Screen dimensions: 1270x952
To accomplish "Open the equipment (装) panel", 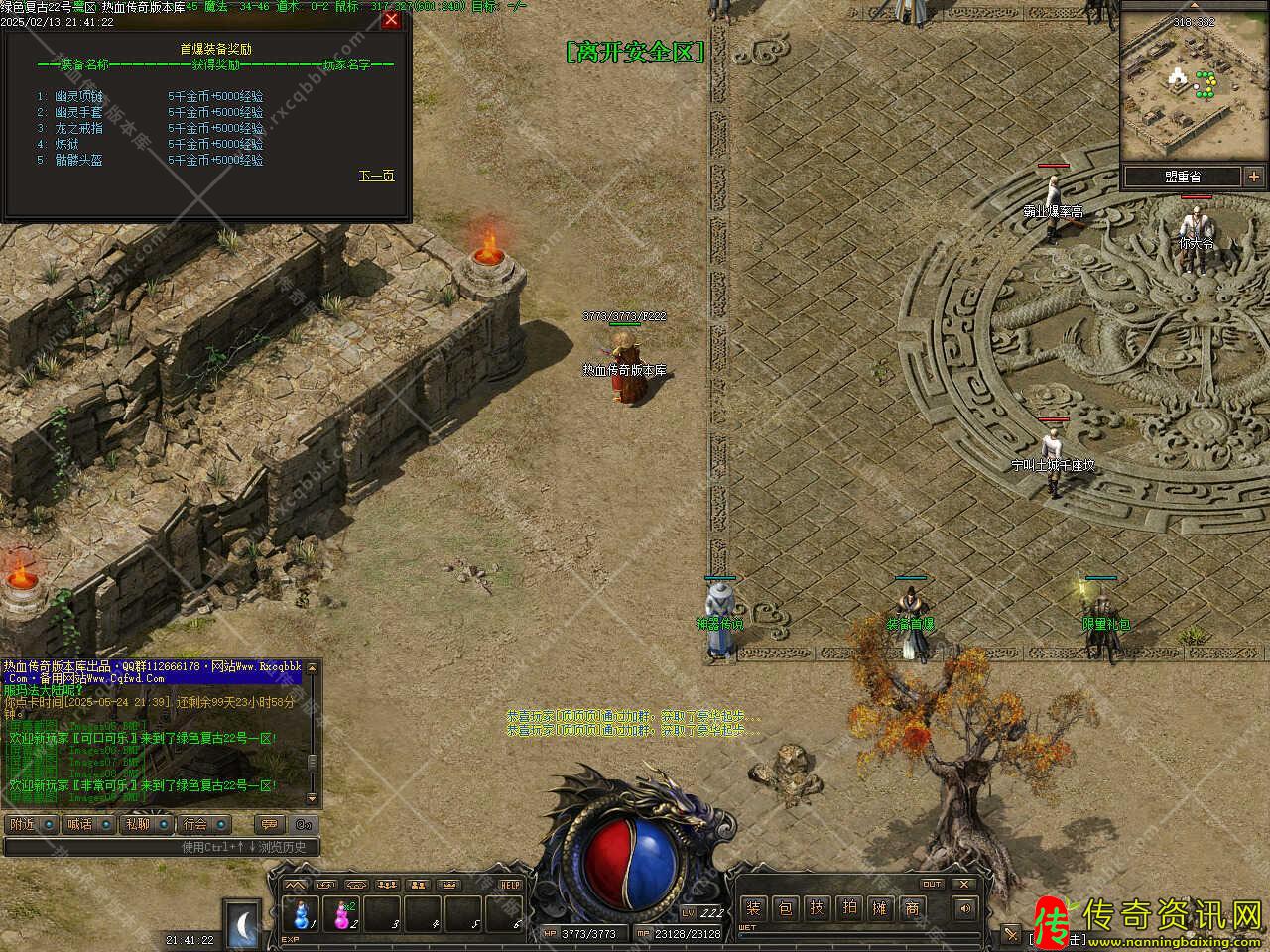I will coord(755,907).
